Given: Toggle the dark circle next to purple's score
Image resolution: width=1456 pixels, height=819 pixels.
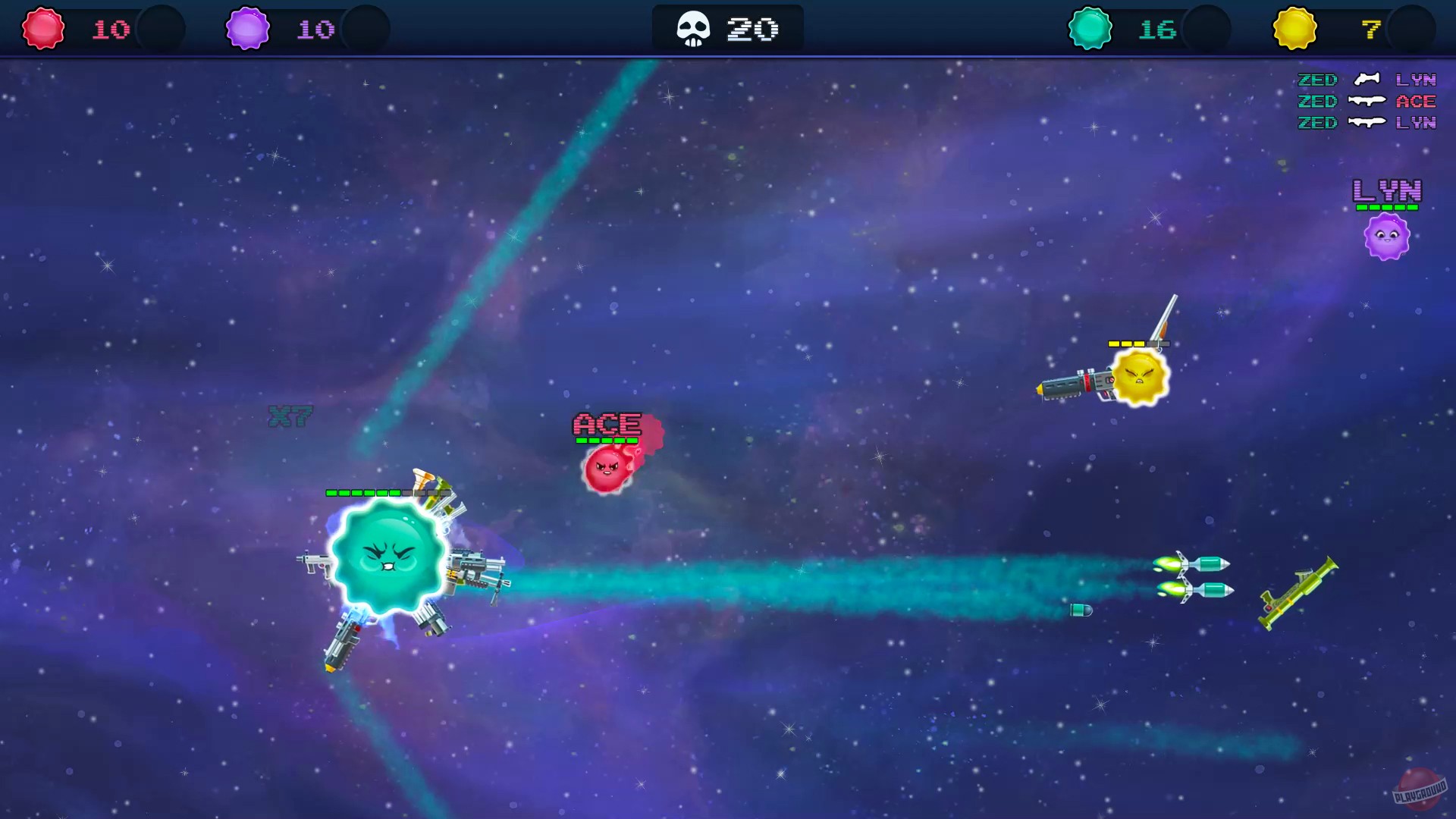Looking at the screenshot, I should tap(366, 28).
